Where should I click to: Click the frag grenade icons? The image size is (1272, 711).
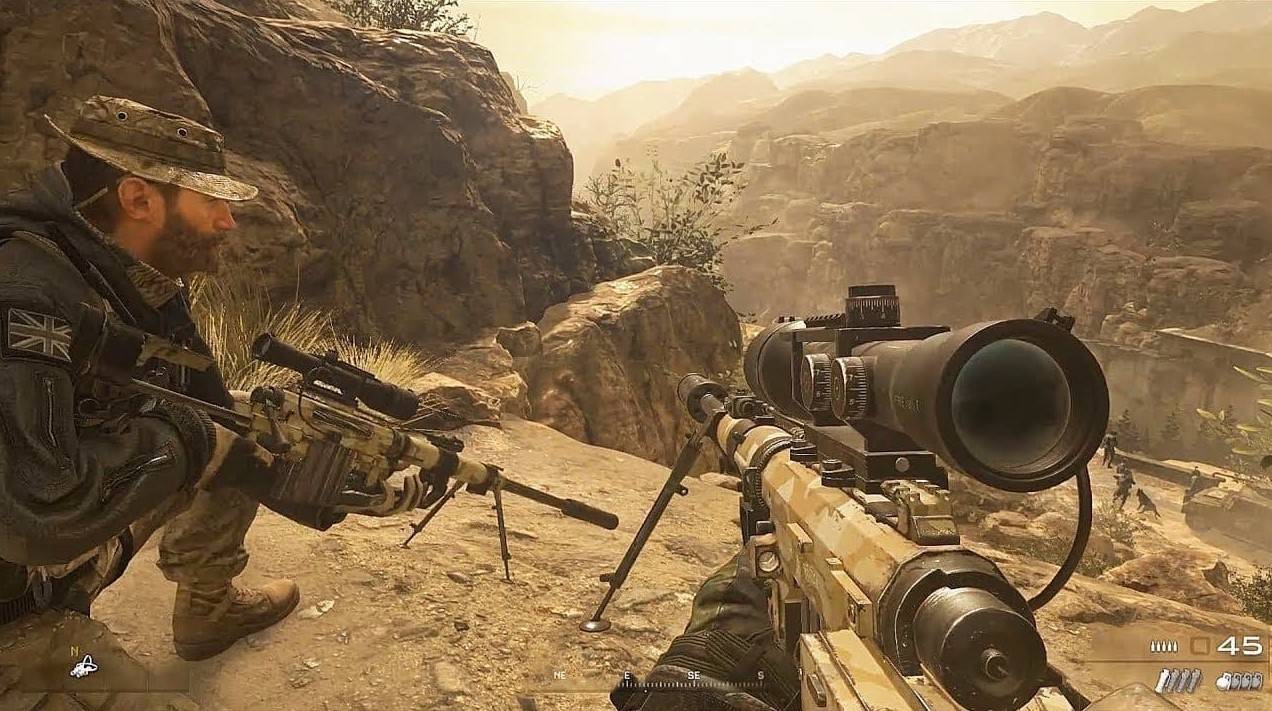pos(1237,680)
